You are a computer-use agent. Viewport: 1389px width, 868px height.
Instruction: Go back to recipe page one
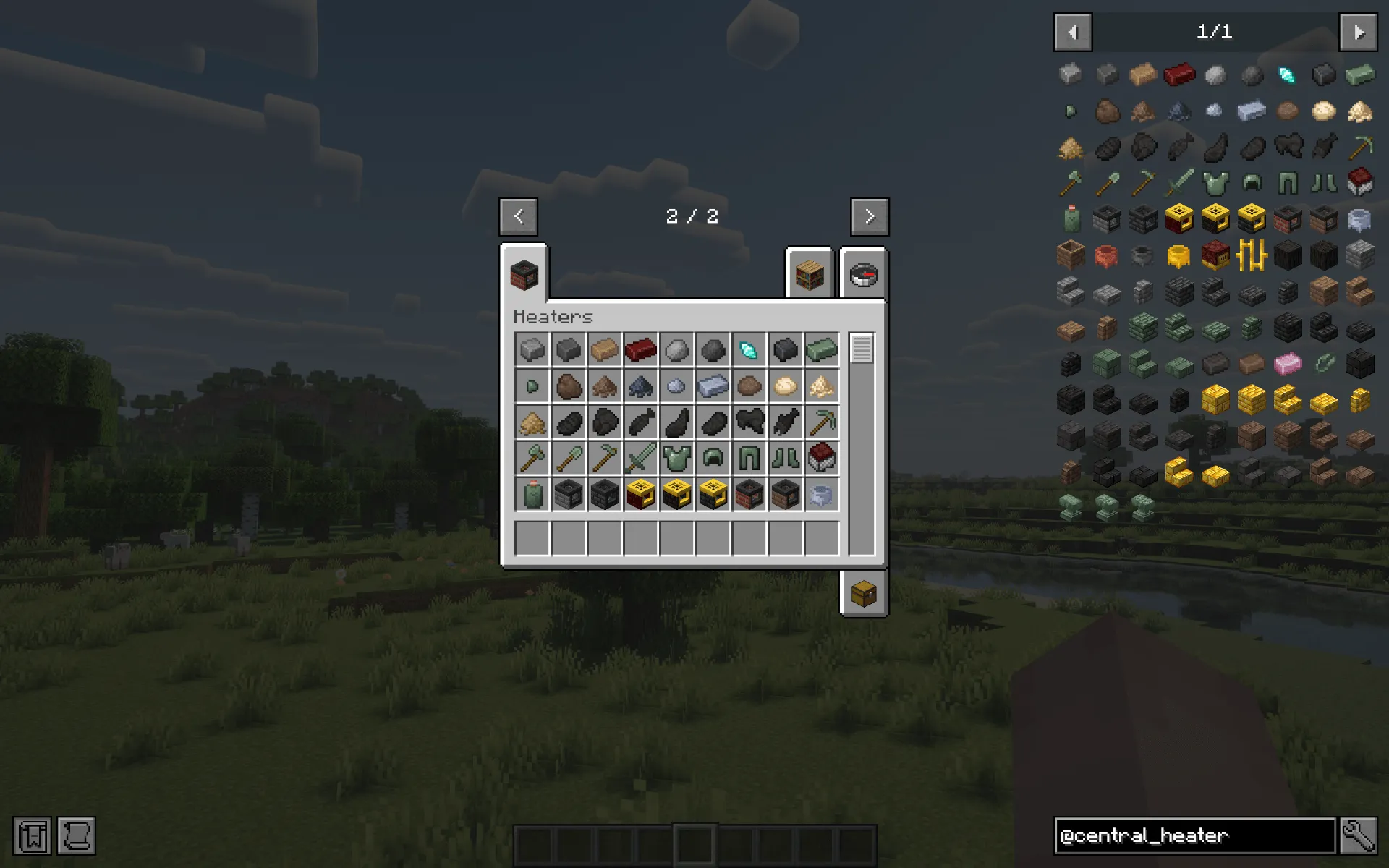pyautogui.click(x=518, y=216)
